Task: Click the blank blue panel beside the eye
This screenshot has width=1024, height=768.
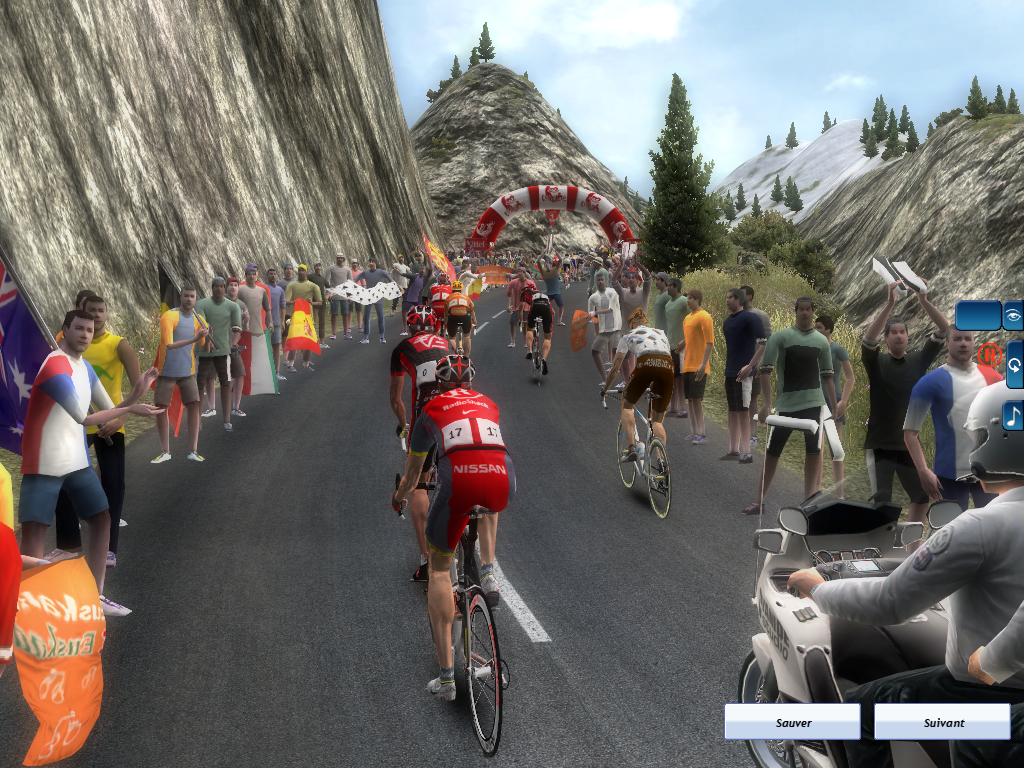Action: click(978, 315)
